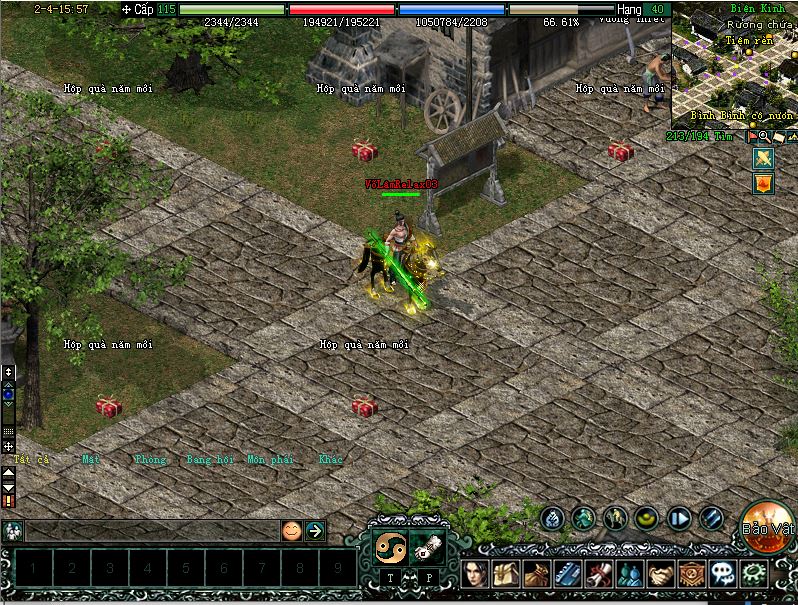Viewport: 798px width, 605px height.
Task: Show the Khác chat tab
Action: point(331,460)
